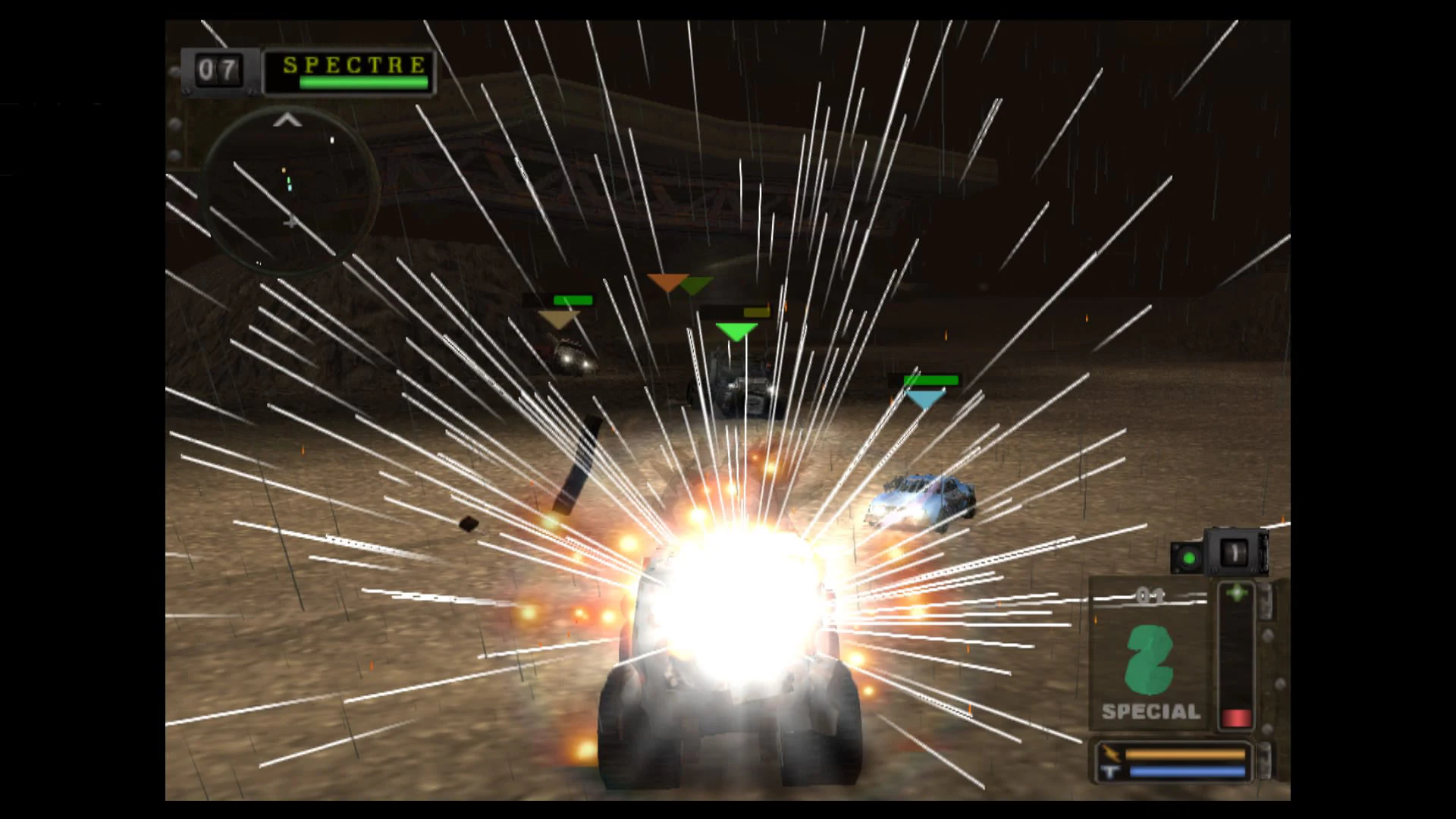Click the circular radar minimap
This screenshot has height=819, width=1456.
point(288,190)
